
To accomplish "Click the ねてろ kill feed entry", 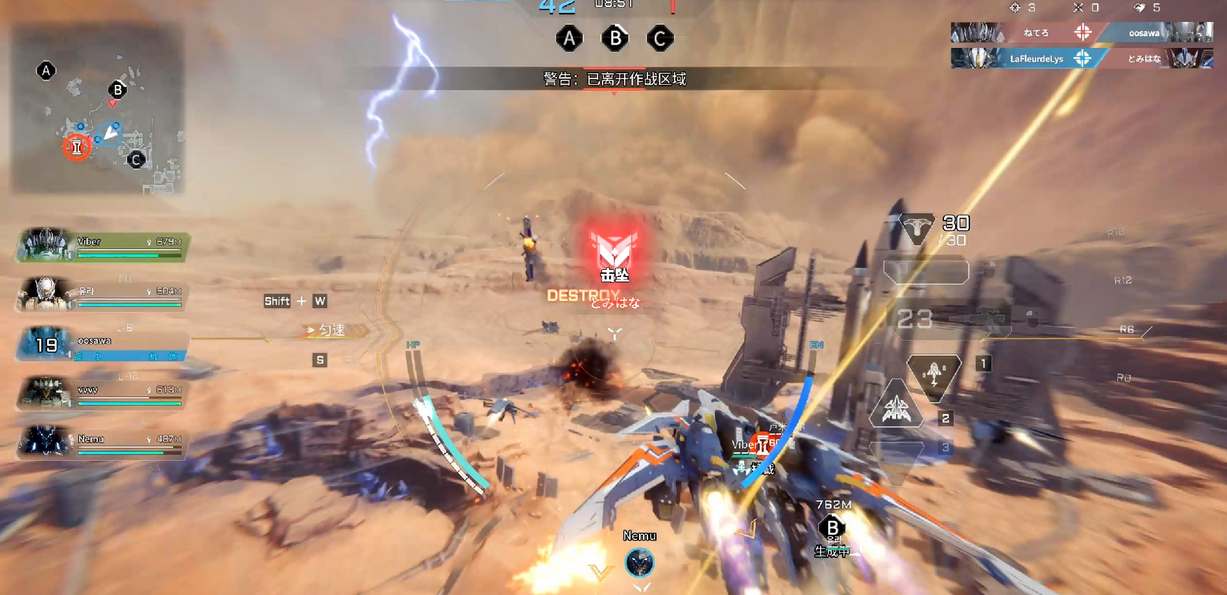I will (1030, 33).
